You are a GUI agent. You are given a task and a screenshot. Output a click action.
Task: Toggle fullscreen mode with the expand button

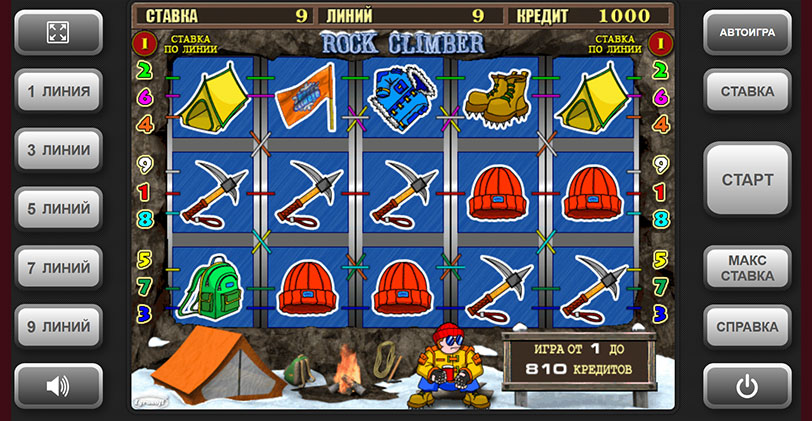tap(59, 32)
